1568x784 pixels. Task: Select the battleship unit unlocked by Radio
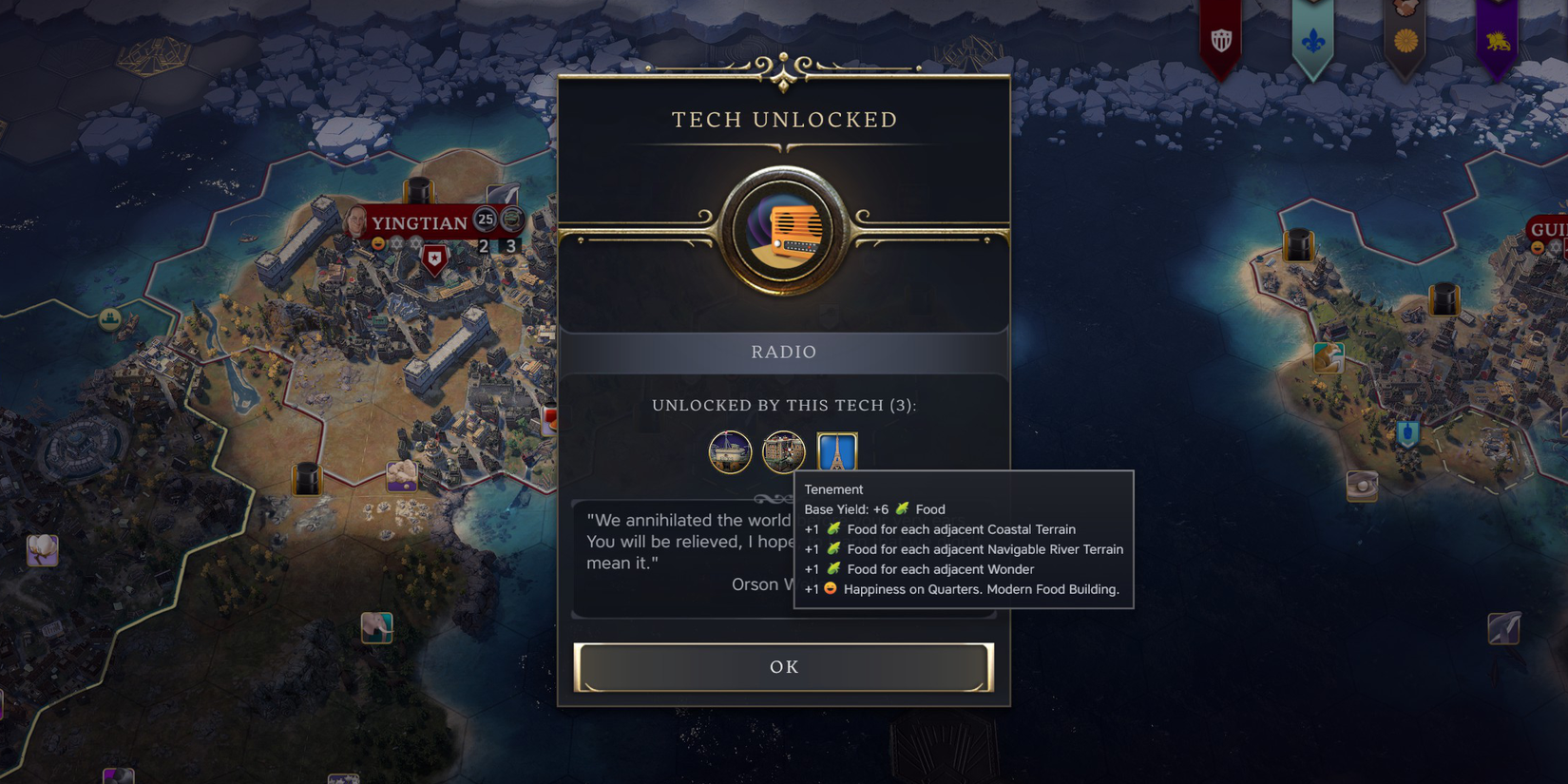tap(730, 451)
